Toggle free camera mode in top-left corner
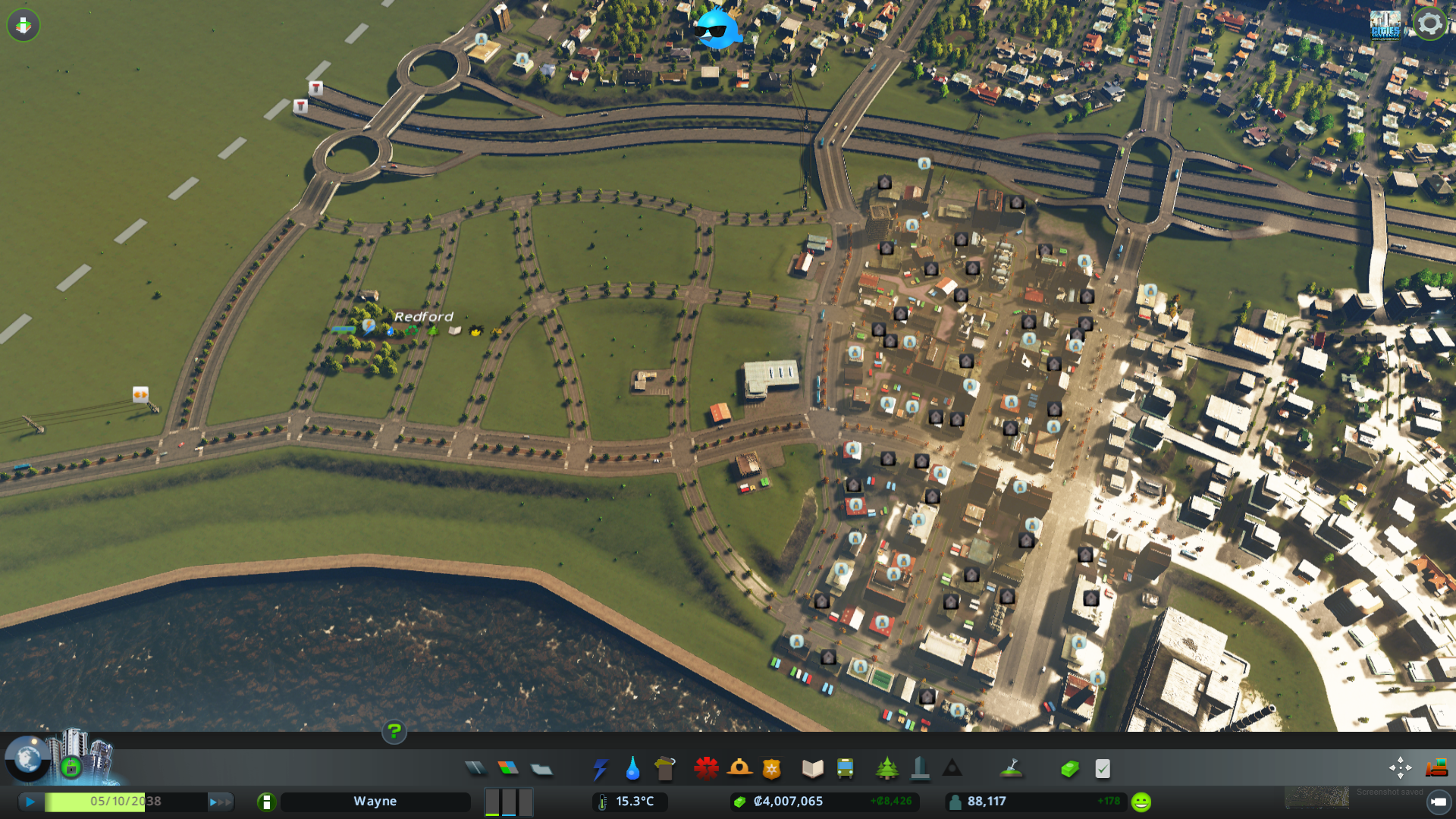1456x819 pixels. [x=24, y=25]
